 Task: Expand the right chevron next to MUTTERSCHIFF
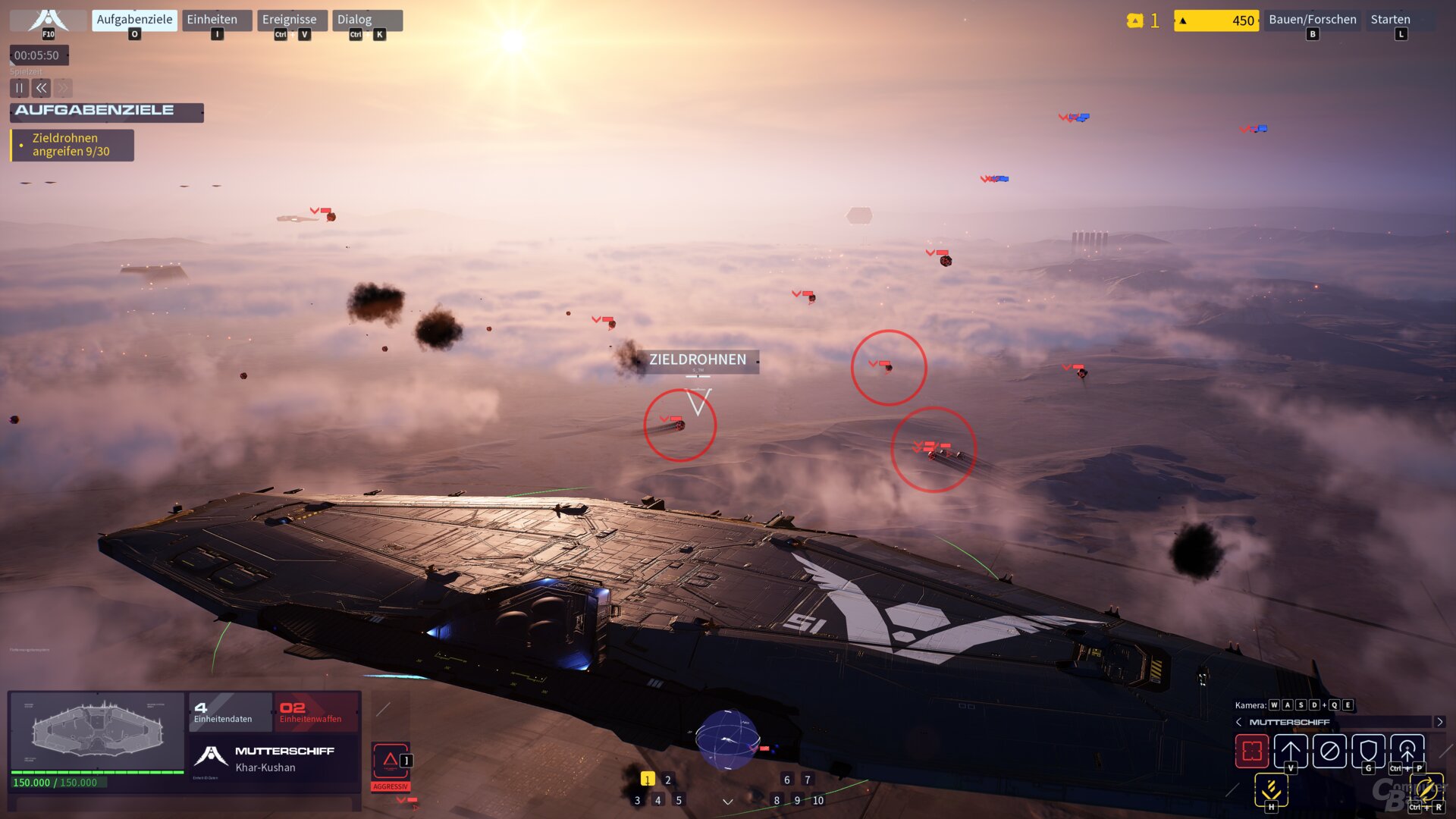click(x=1440, y=723)
